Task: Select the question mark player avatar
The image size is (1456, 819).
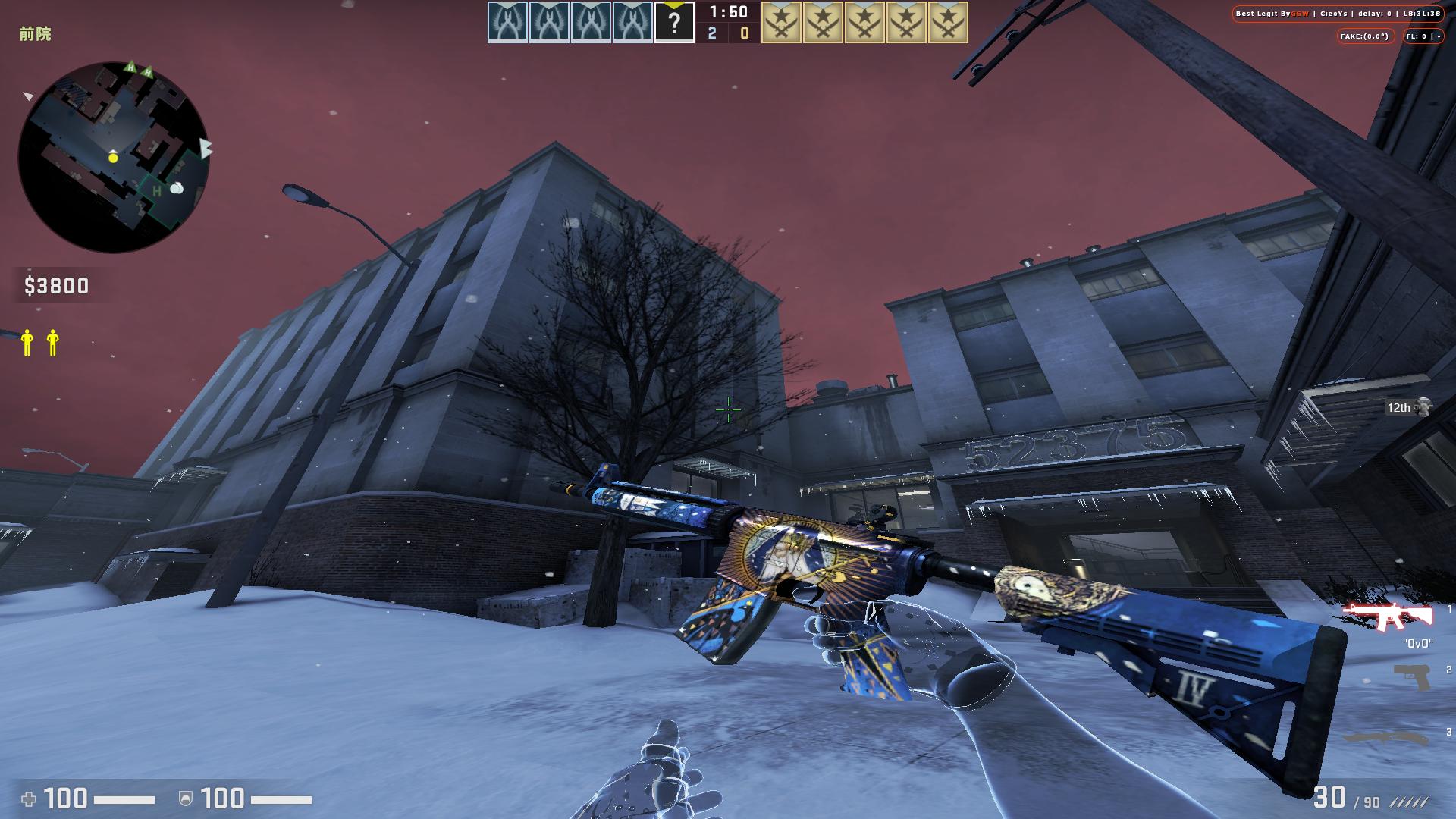Action: tap(673, 22)
